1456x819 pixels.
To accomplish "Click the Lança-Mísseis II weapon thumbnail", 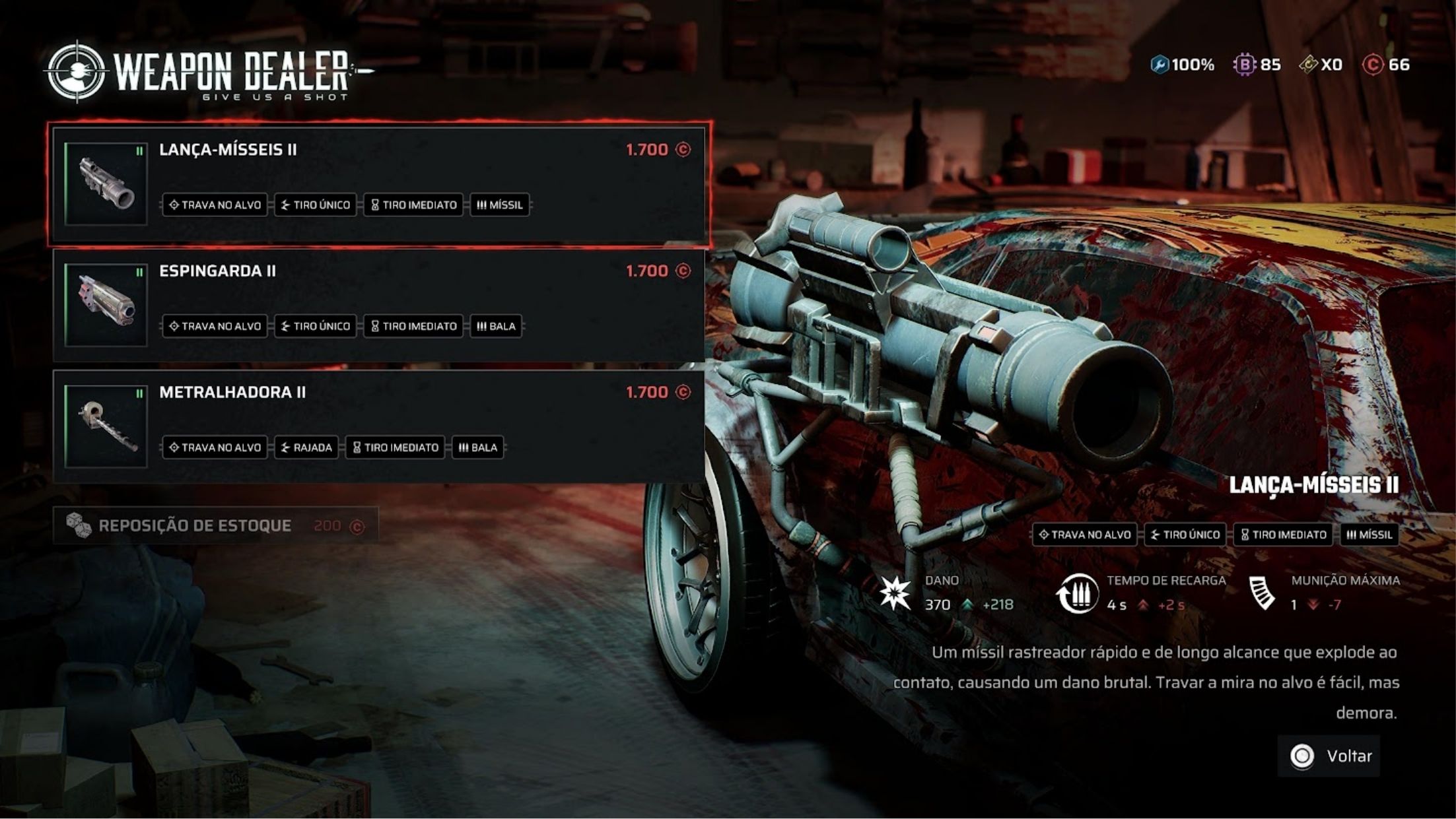I will [106, 183].
